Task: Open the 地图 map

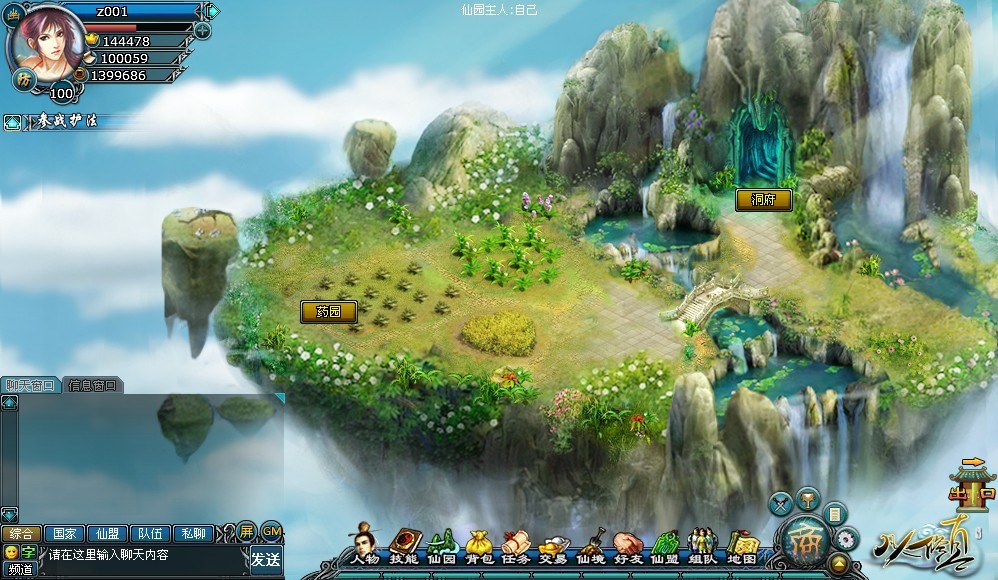Action: [x=741, y=545]
